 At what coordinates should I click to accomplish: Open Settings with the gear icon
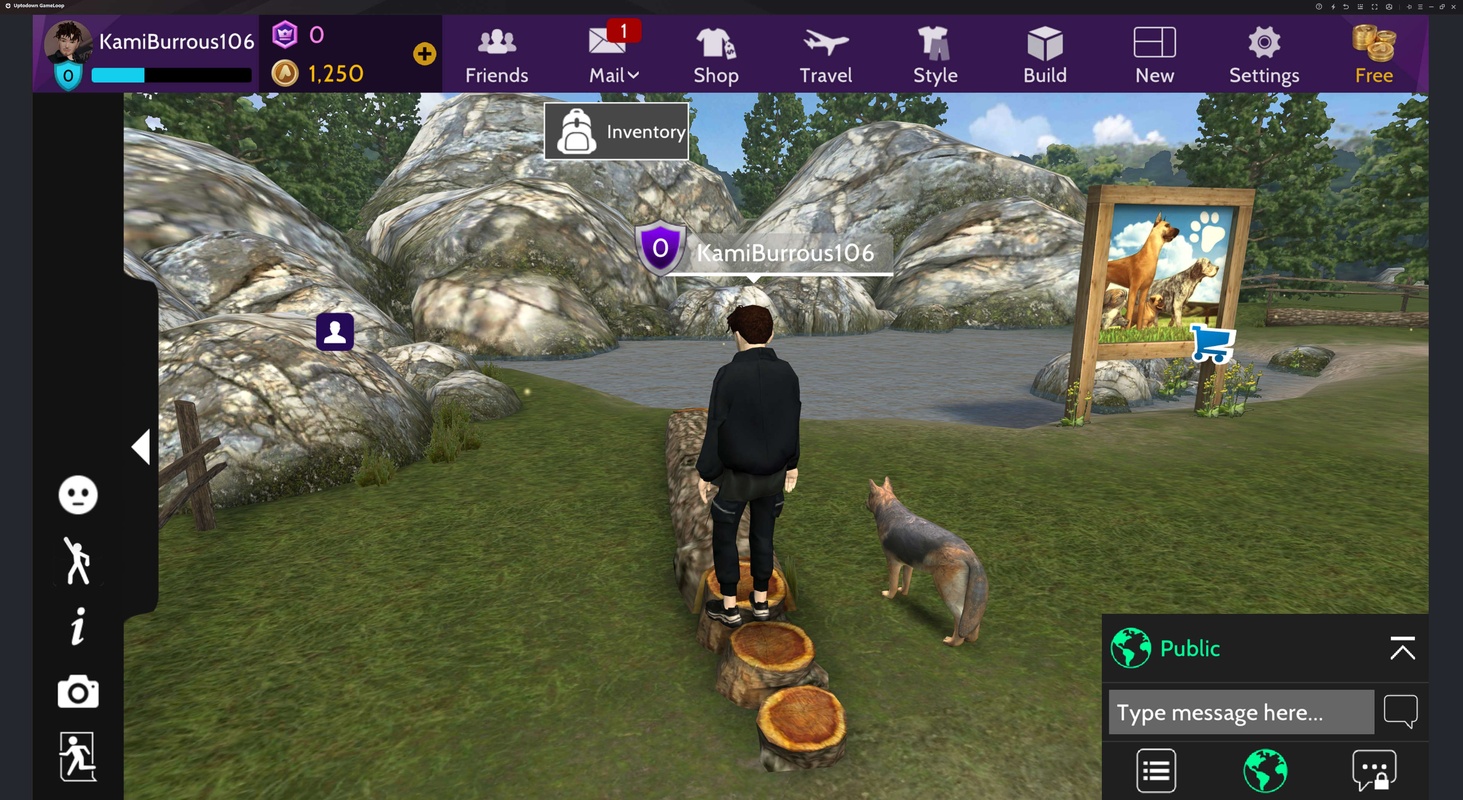pos(1264,56)
